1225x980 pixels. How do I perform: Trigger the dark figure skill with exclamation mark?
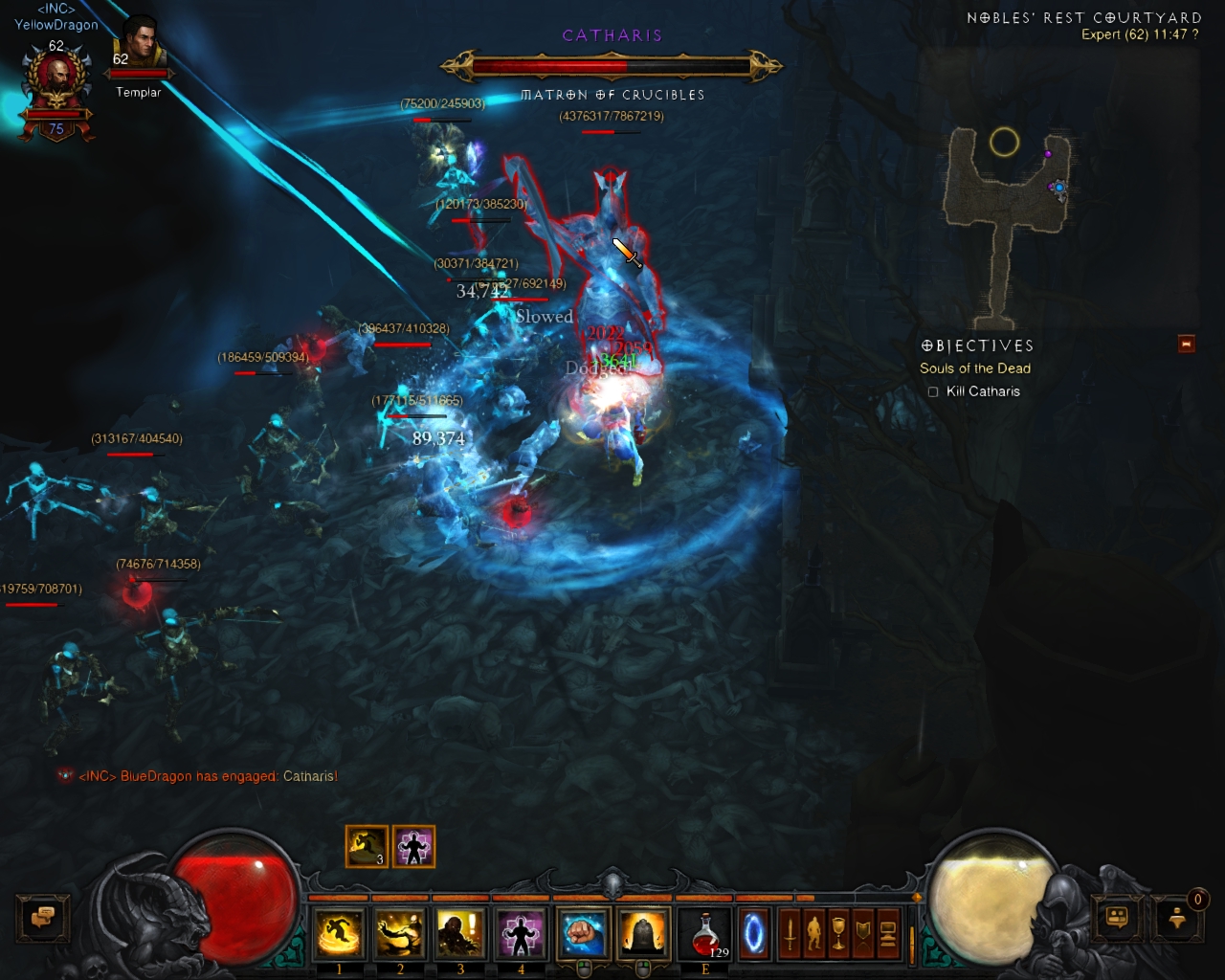(x=460, y=933)
